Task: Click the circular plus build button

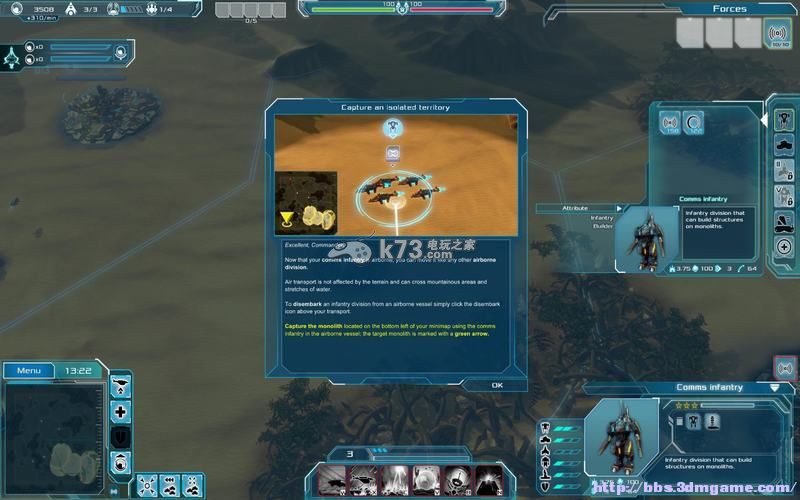Action: [x=785, y=247]
